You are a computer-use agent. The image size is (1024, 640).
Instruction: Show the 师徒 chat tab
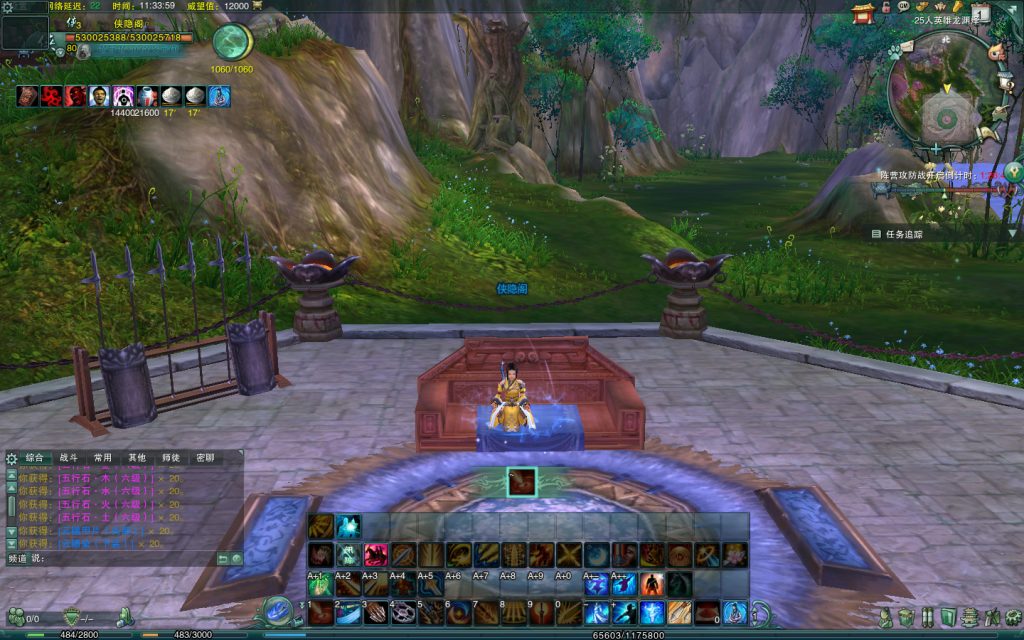[x=170, y=457]
